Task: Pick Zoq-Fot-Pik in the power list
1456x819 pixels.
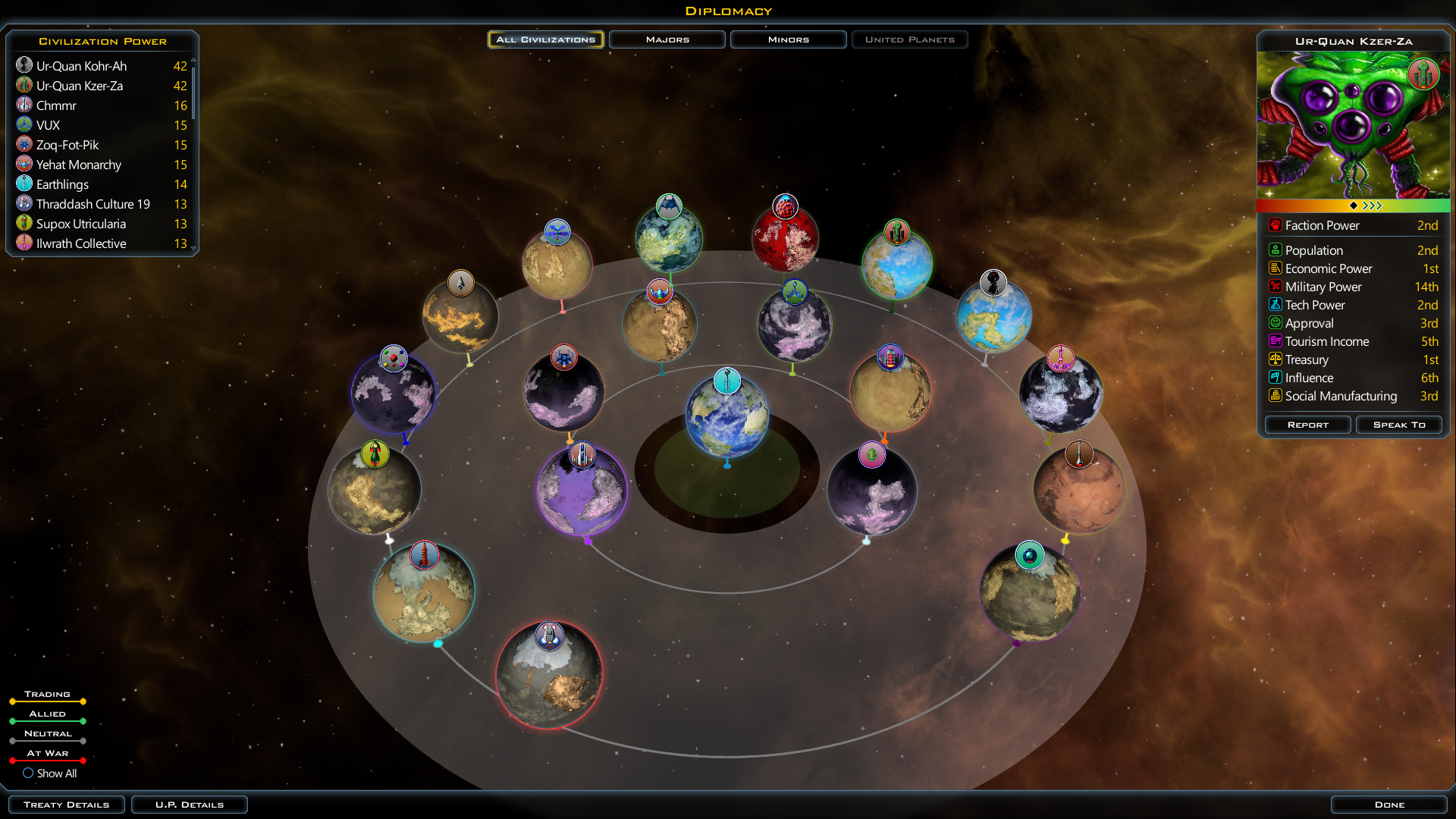Action: tap(67, 145)
